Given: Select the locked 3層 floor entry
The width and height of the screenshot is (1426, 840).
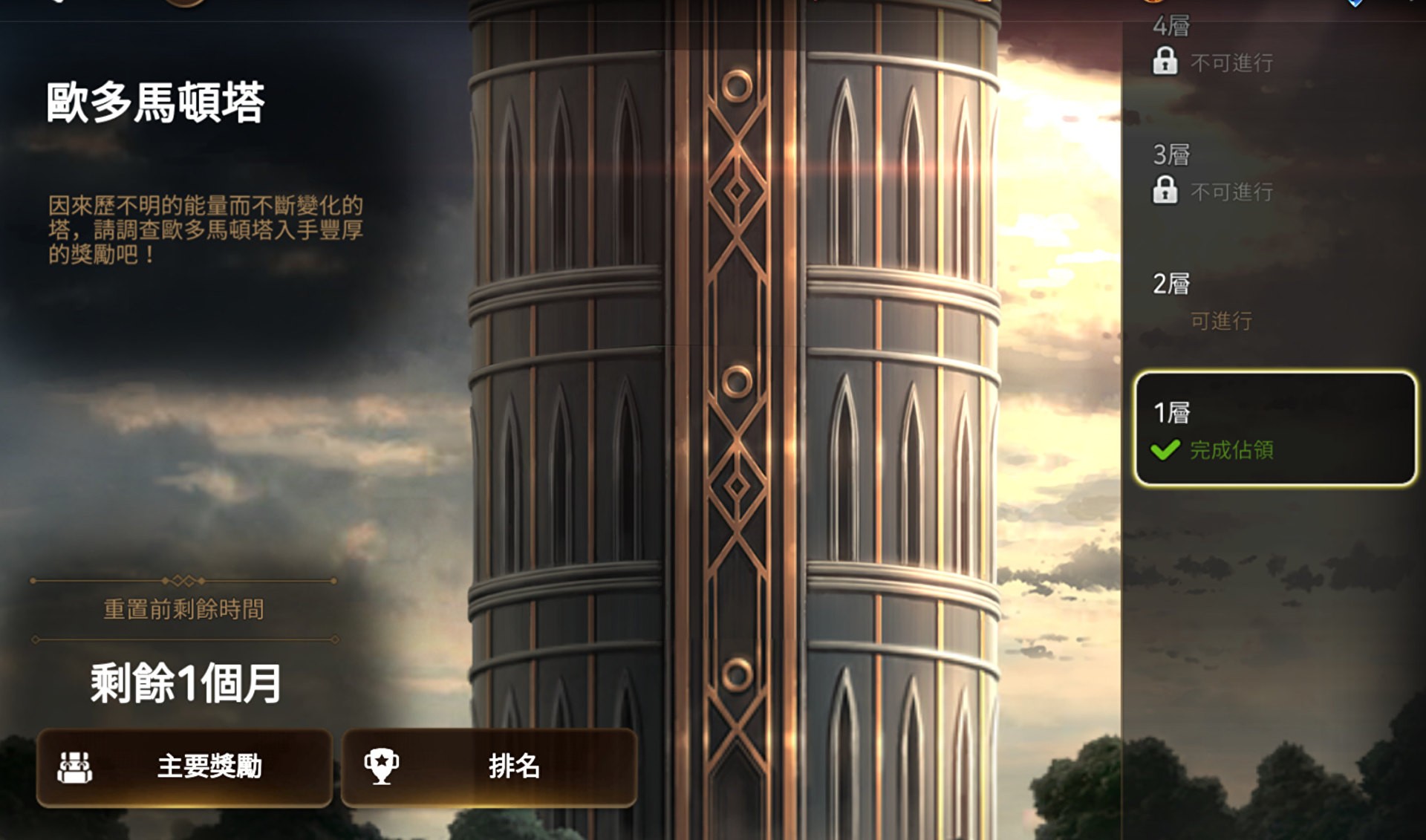Looking at the screenshot, I should (x=1274, y=173).
